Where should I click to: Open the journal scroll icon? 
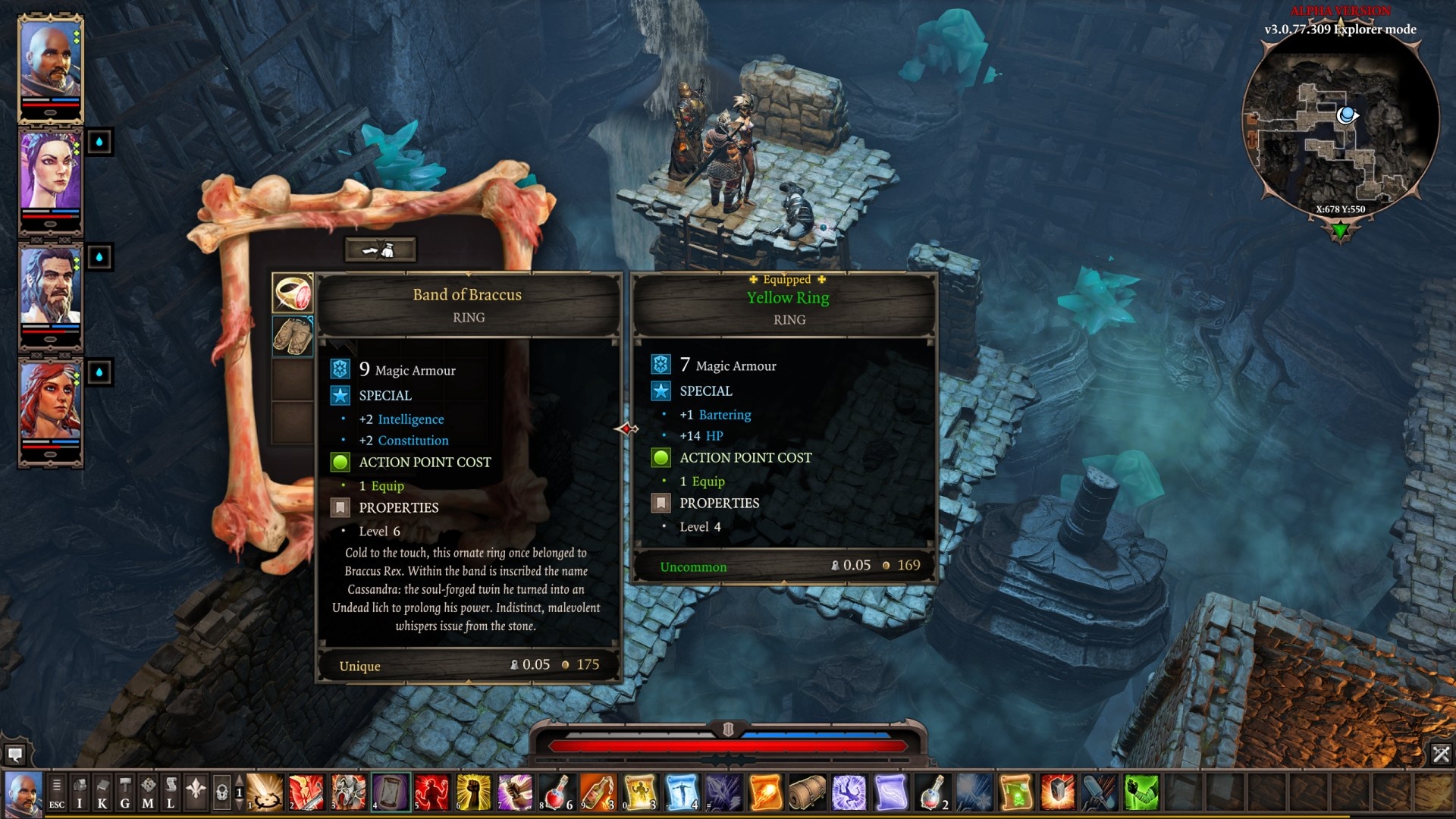[x=170, y=790]
